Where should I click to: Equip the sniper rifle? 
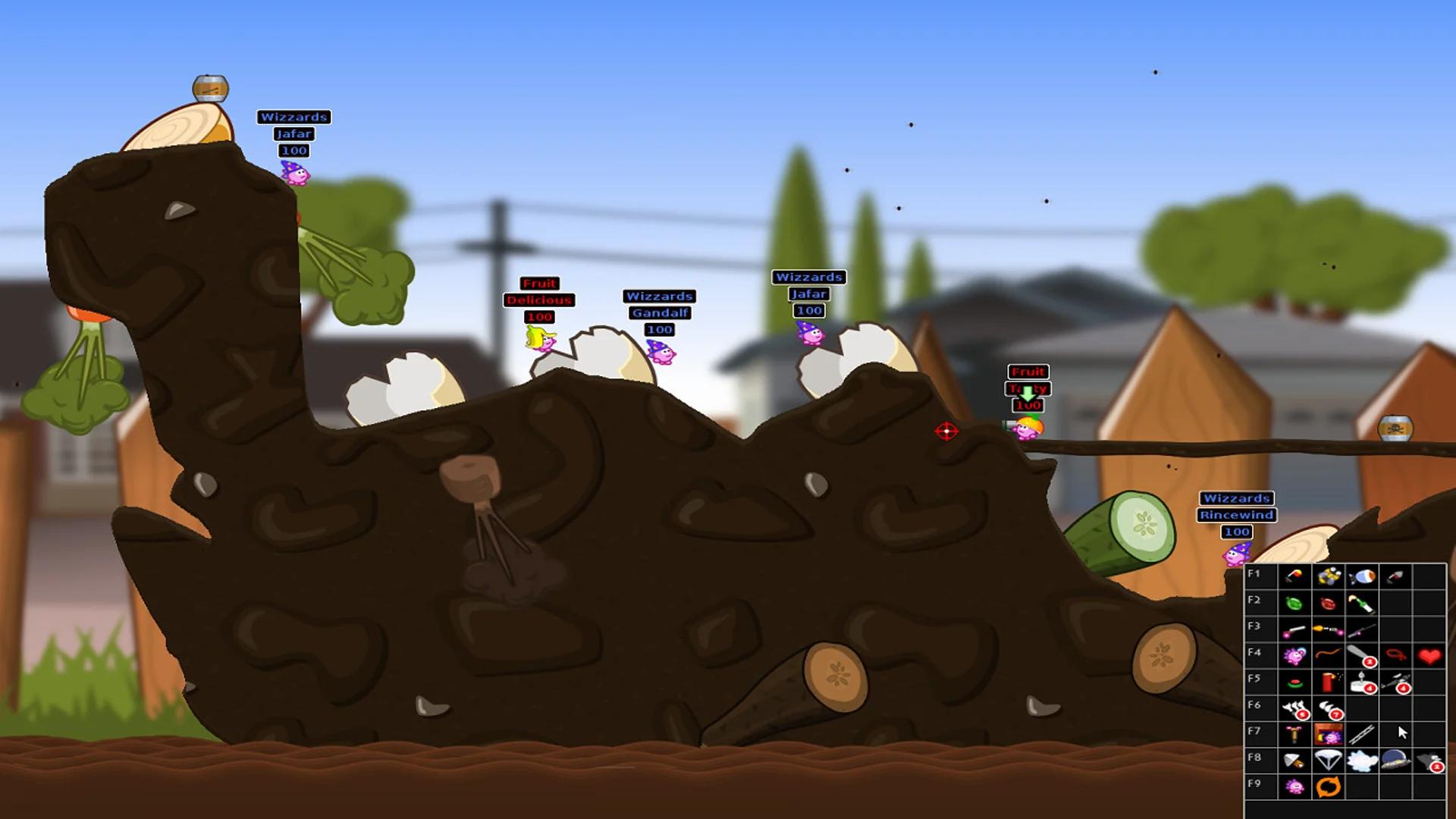1361,630
